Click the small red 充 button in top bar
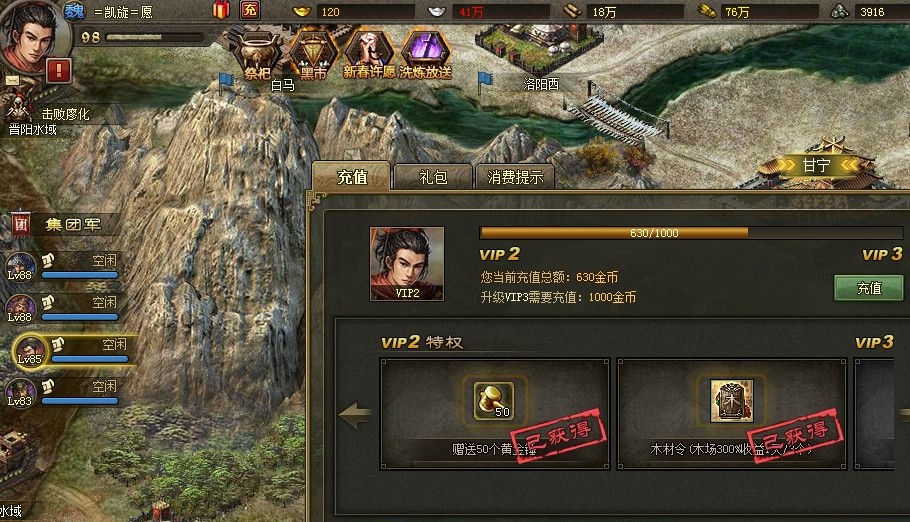Image resolution: width=910 pixels, height=522 pixels. click(x=251, y=11)
